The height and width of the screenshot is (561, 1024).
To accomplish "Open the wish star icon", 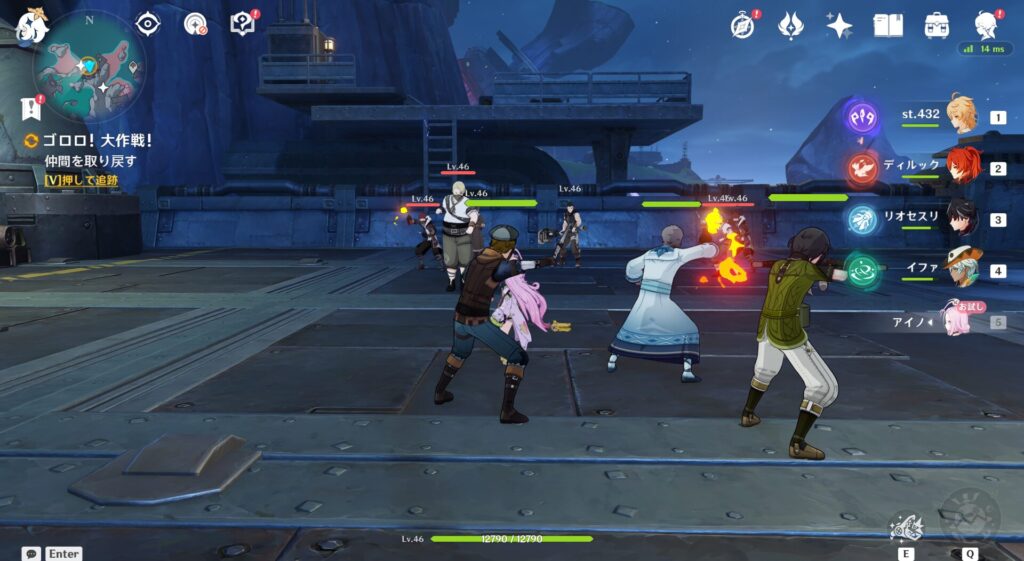I will (x=839, y=25).
